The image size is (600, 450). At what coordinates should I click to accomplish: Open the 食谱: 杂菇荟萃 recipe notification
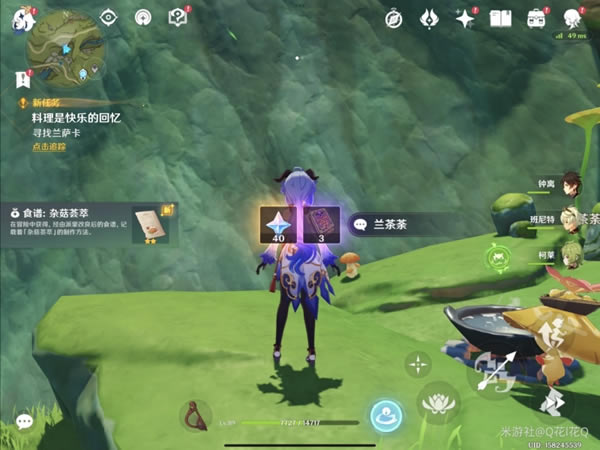tap(88, 224)
